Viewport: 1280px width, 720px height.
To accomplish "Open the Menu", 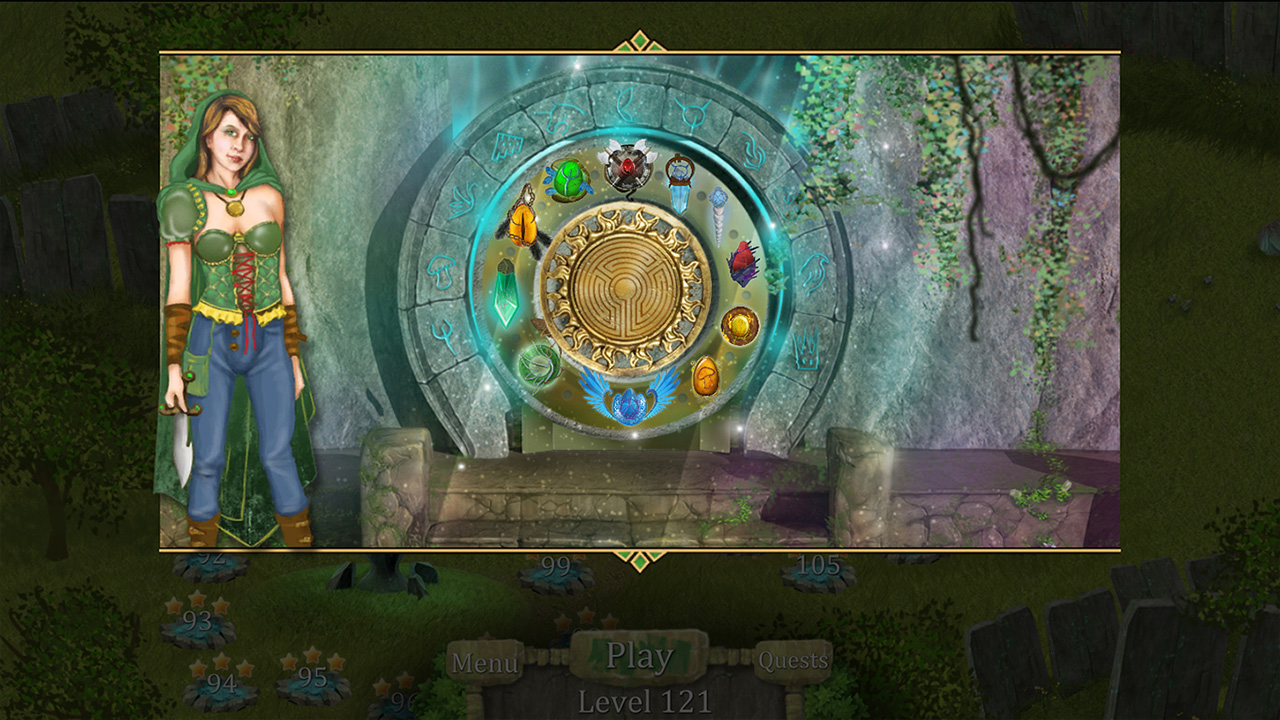I will (x=484, y=662).
